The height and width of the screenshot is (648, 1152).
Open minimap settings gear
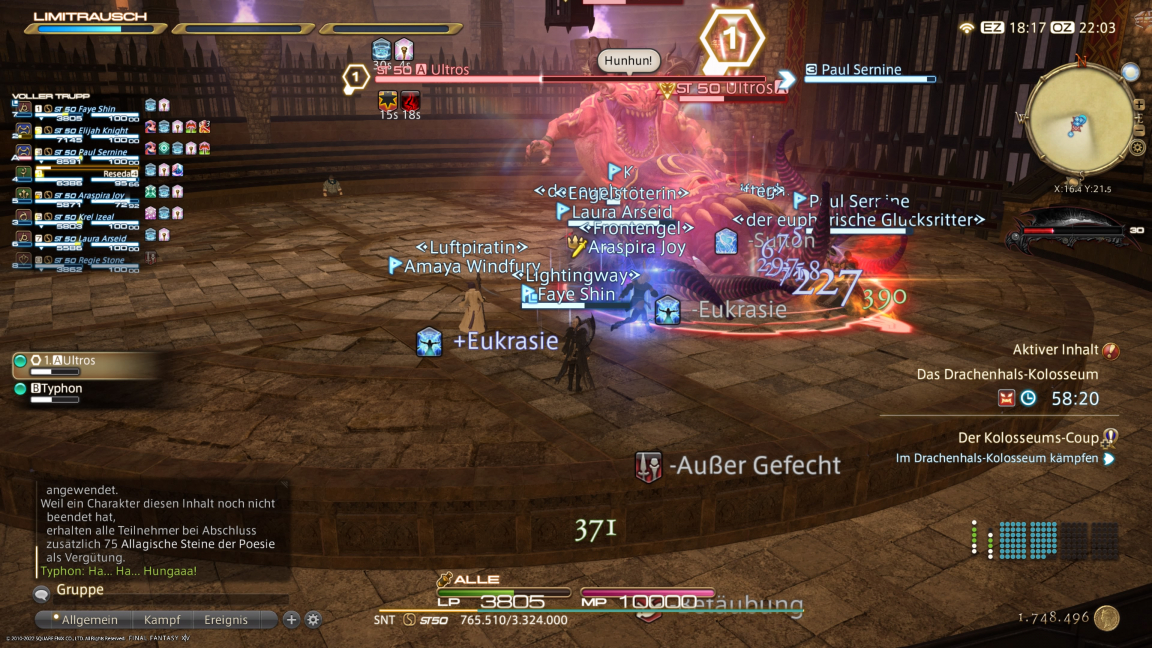[1137, 148]
